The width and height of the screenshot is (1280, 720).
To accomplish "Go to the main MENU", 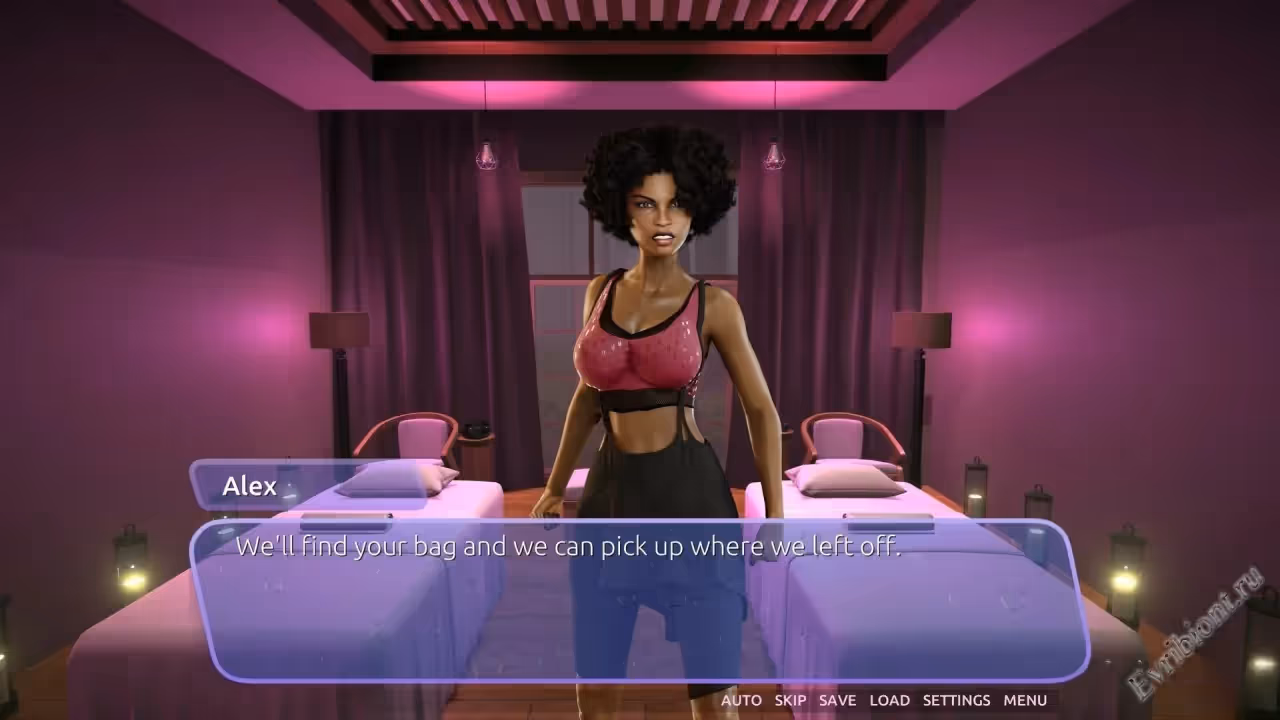I will coord(1025,700).
